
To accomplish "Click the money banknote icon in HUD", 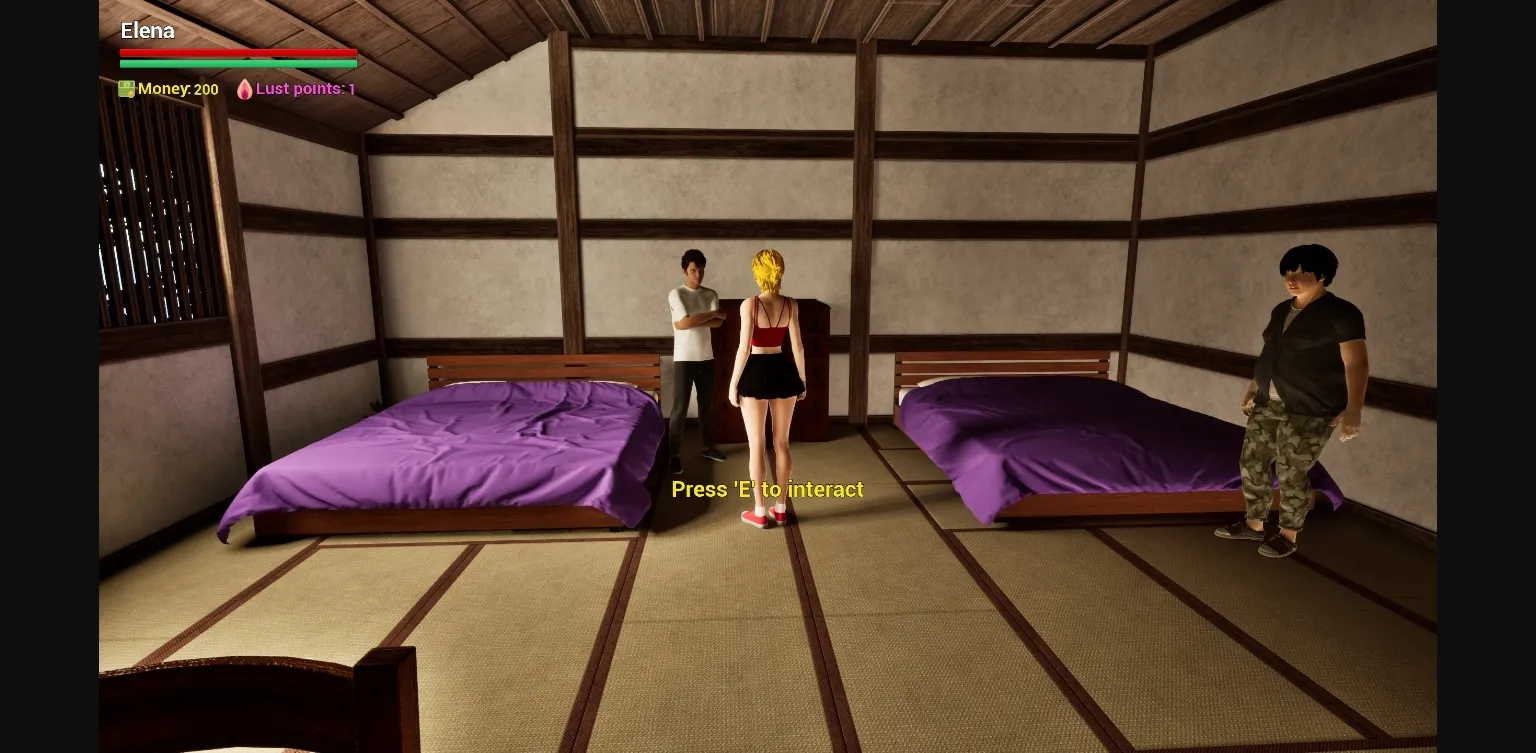I will point(126,89).
